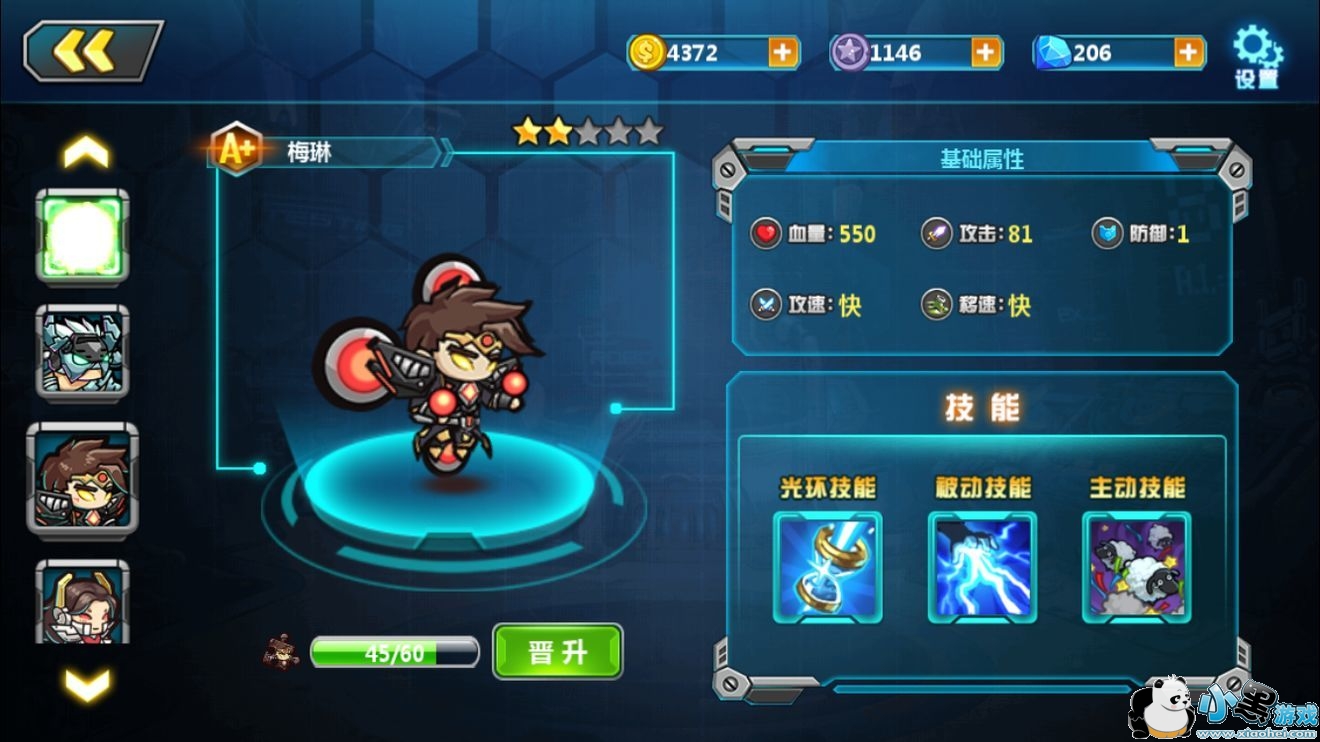Viewport: 1320px width, 742px height.
Task: Add more gold coins
Action: (x=783, y=52)
